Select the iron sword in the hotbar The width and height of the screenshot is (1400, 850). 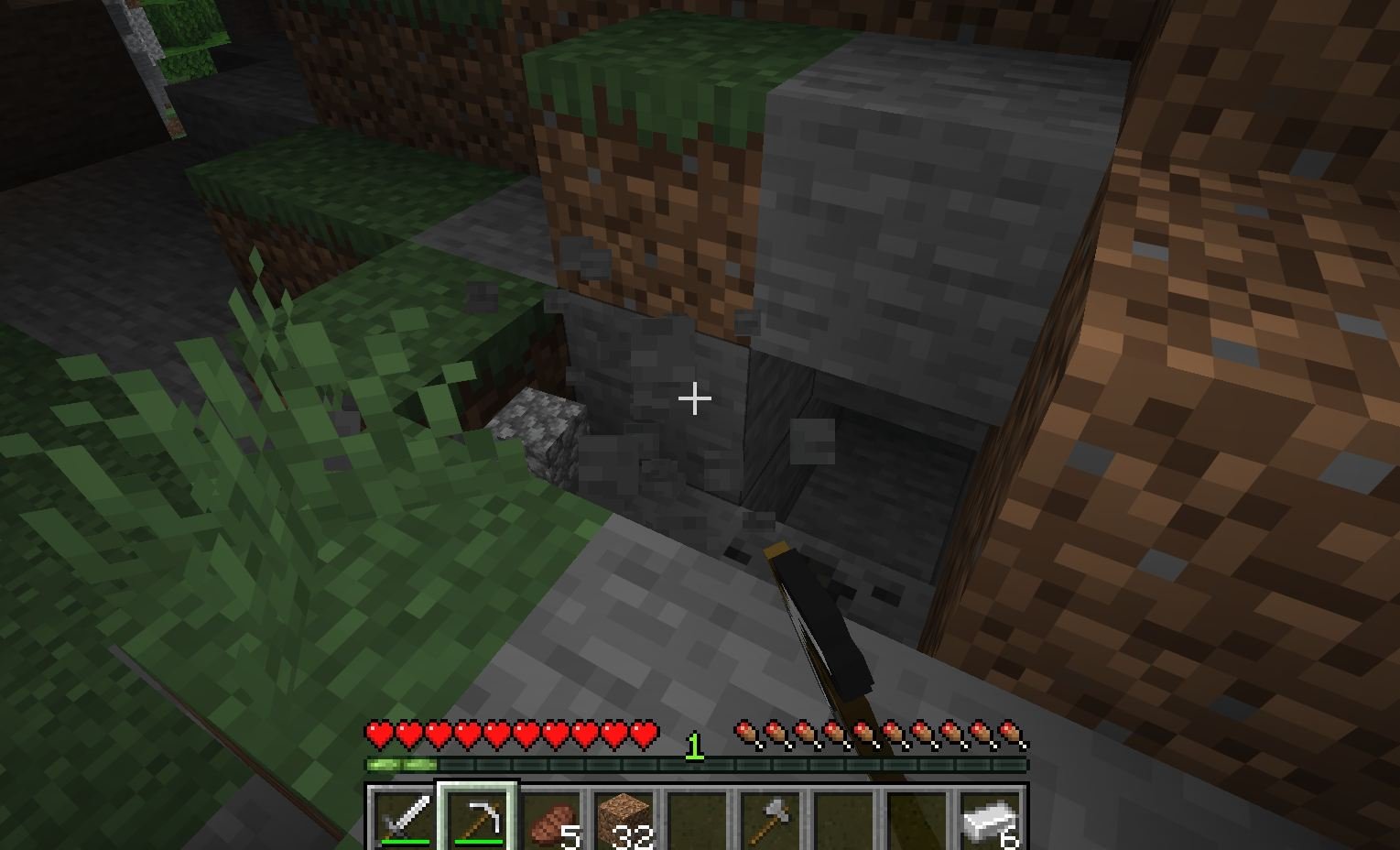tap(404, 818)
